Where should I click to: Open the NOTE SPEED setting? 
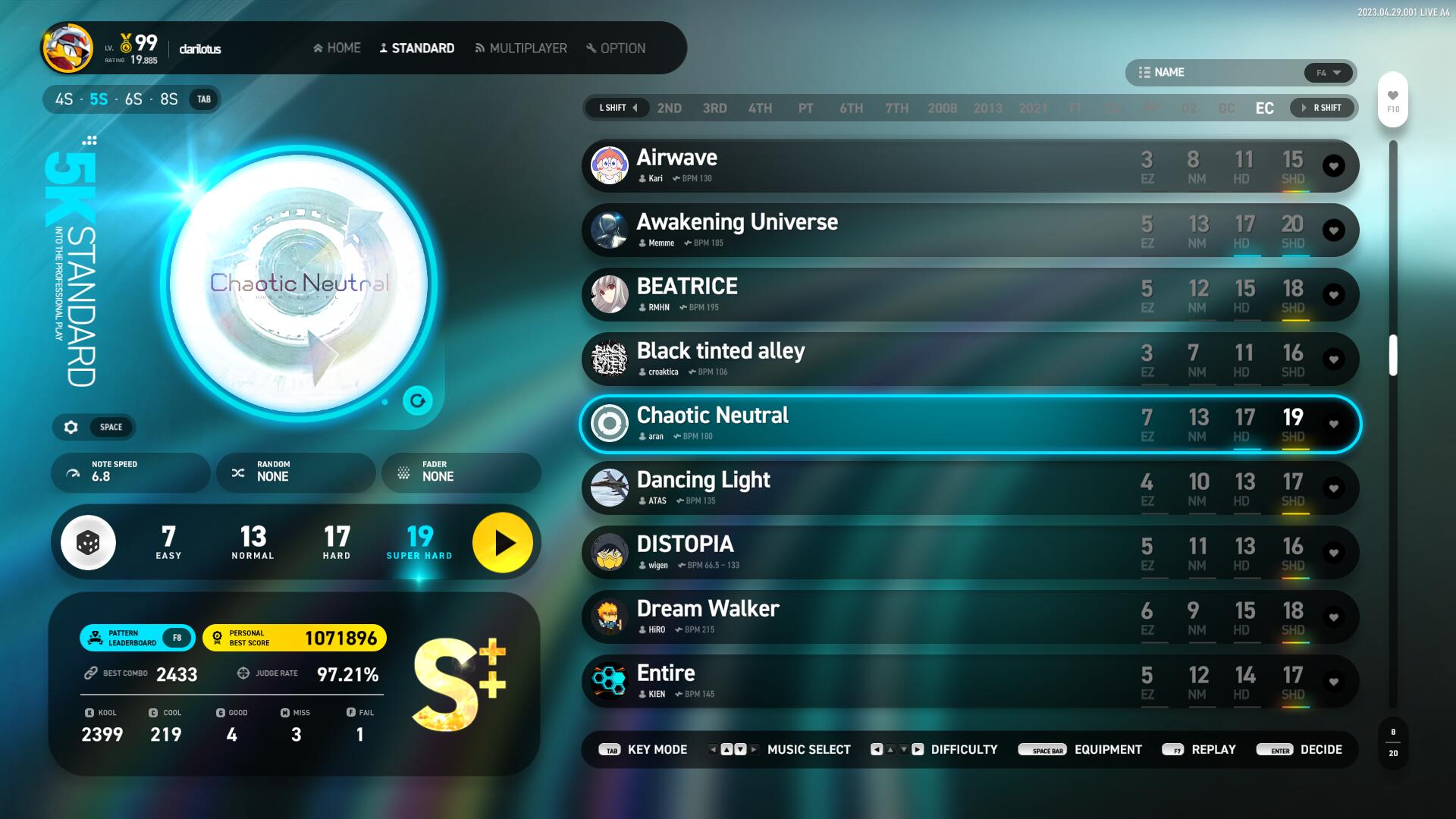pos(130,472)
